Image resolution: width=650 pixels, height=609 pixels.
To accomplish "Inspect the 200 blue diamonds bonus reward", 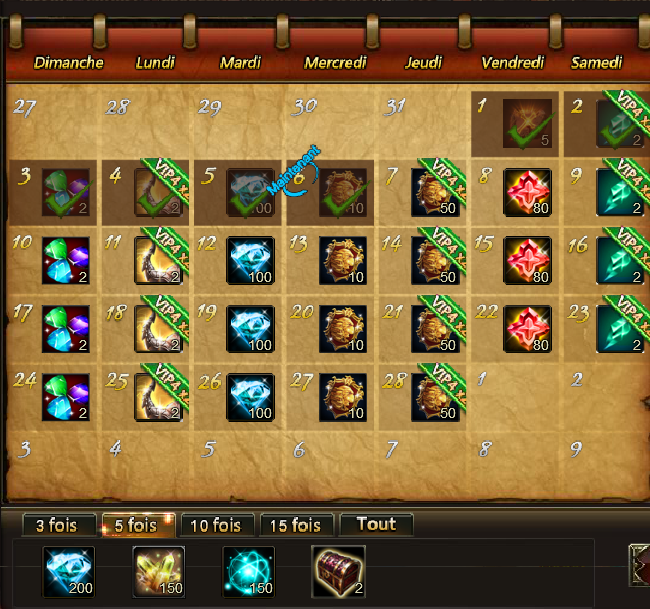I will coord(68,571).
